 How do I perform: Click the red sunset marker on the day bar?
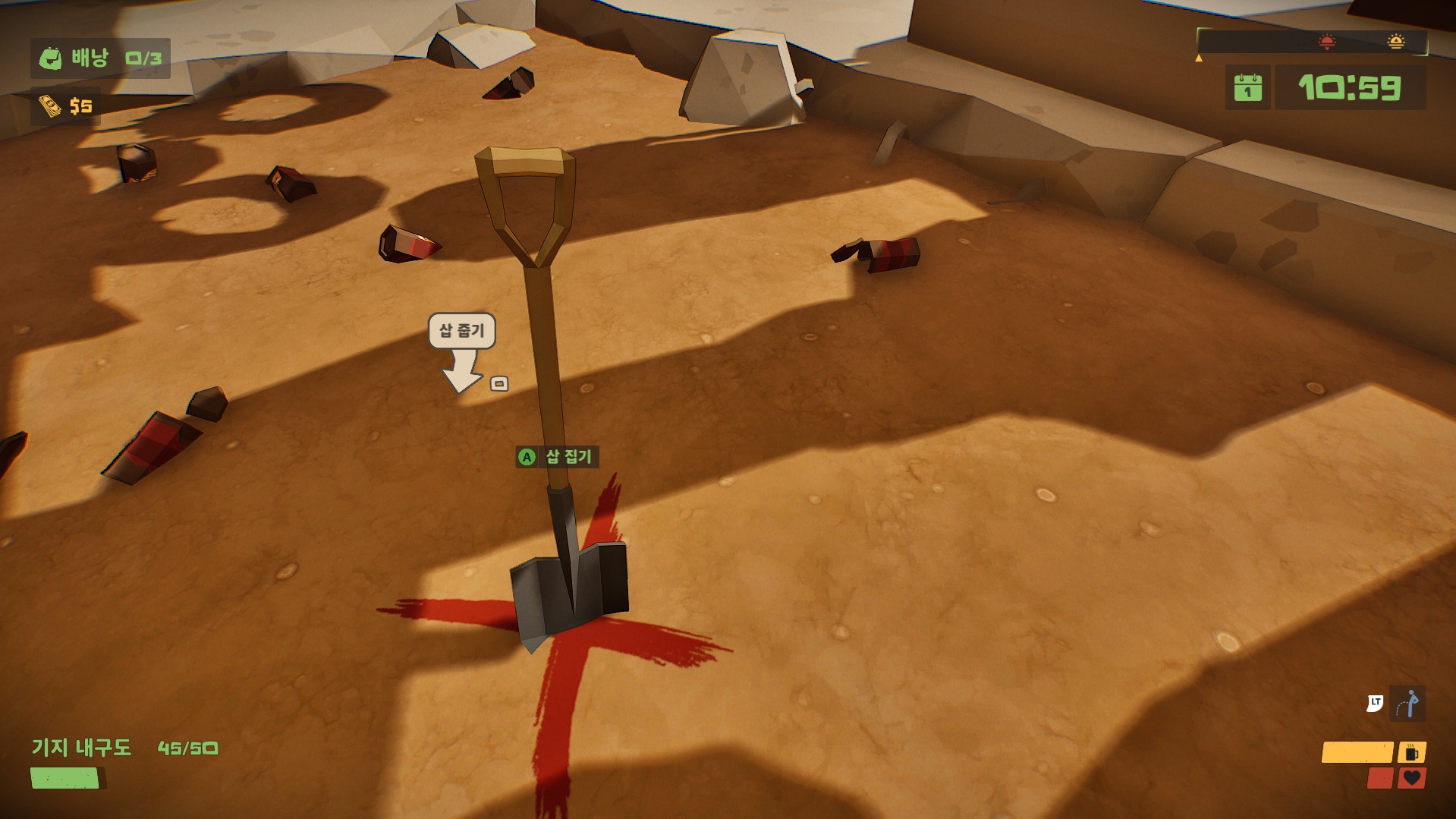[x=1326, y=42]
